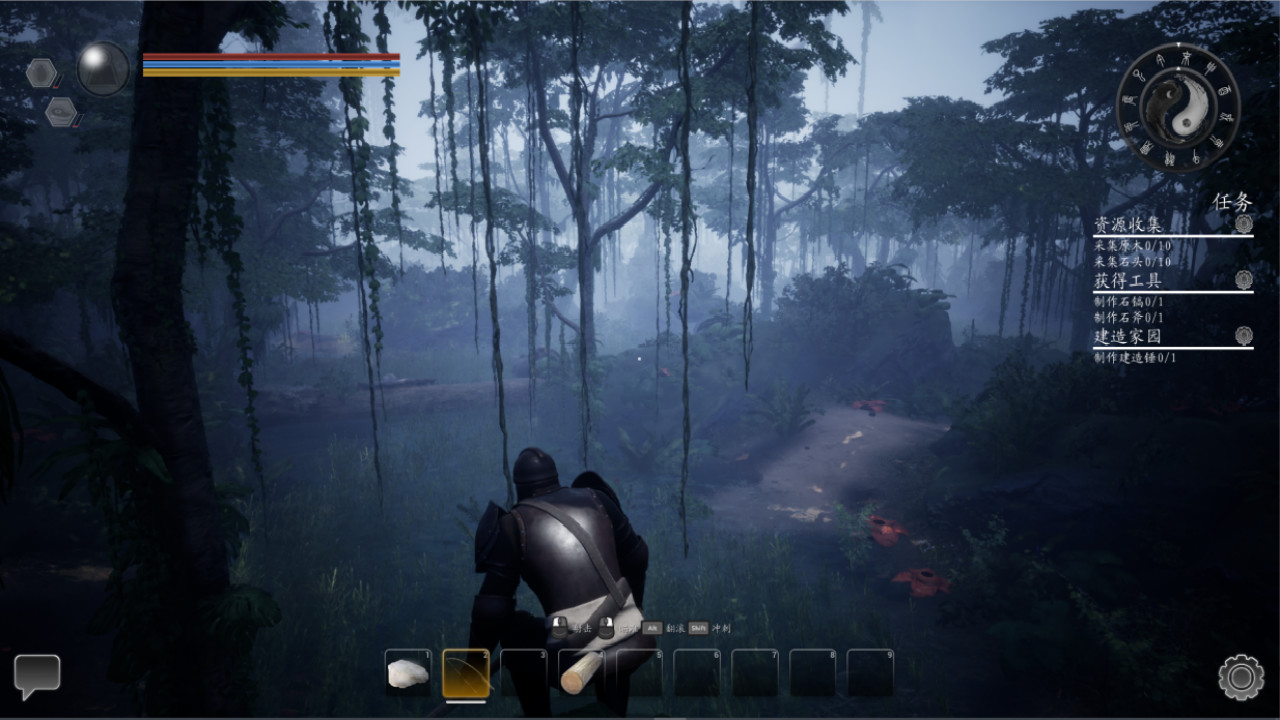This screenshot has height=720, width=1280.
Task: Select the upper hexagon status icon
Action: 42,73
